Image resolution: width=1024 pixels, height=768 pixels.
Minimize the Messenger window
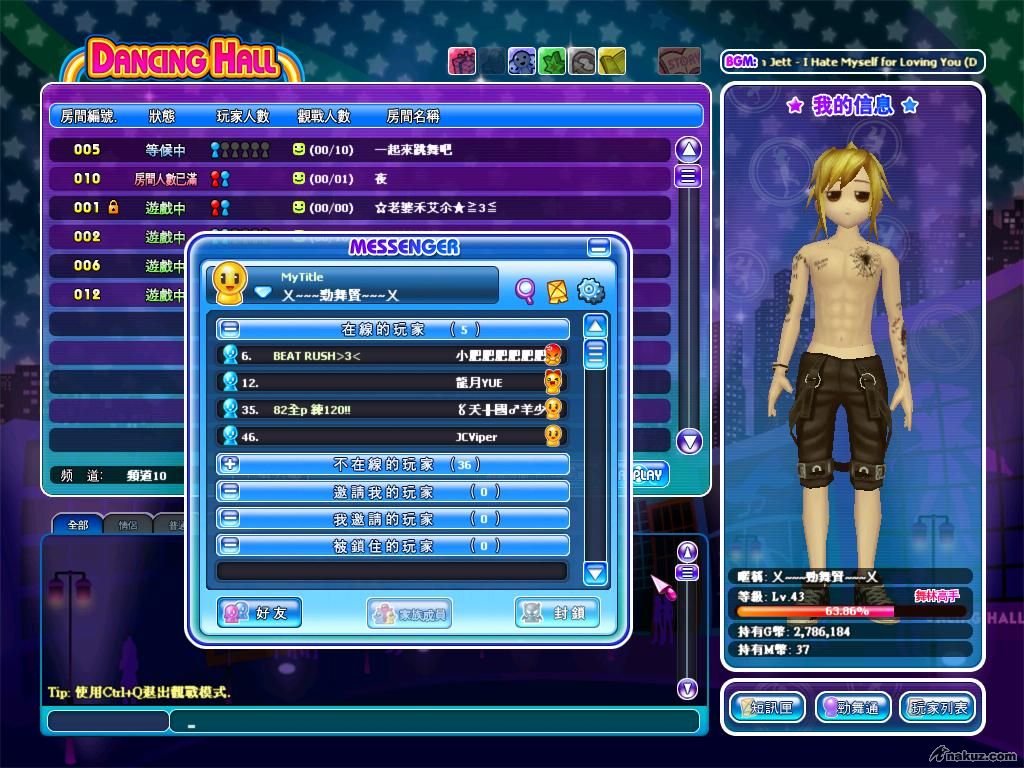point(599,247)
